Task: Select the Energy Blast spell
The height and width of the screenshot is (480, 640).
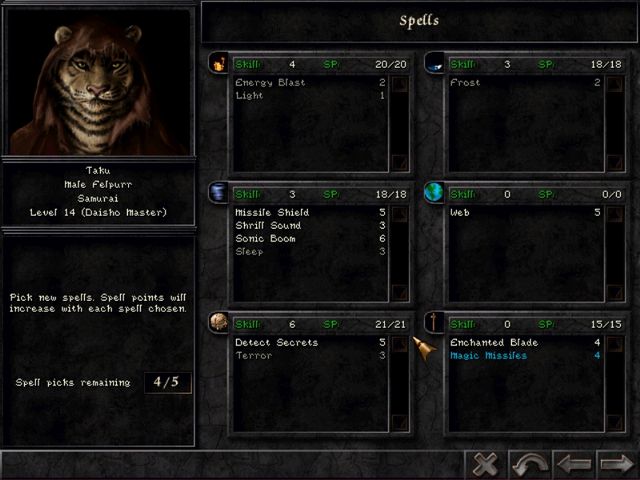Action: tap(270, 83)
